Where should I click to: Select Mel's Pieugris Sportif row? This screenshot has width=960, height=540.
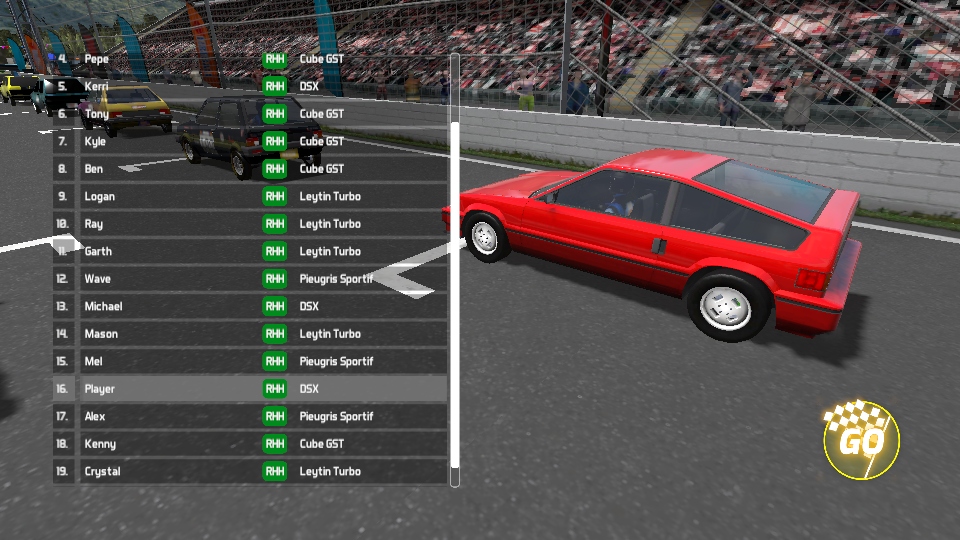250,361
